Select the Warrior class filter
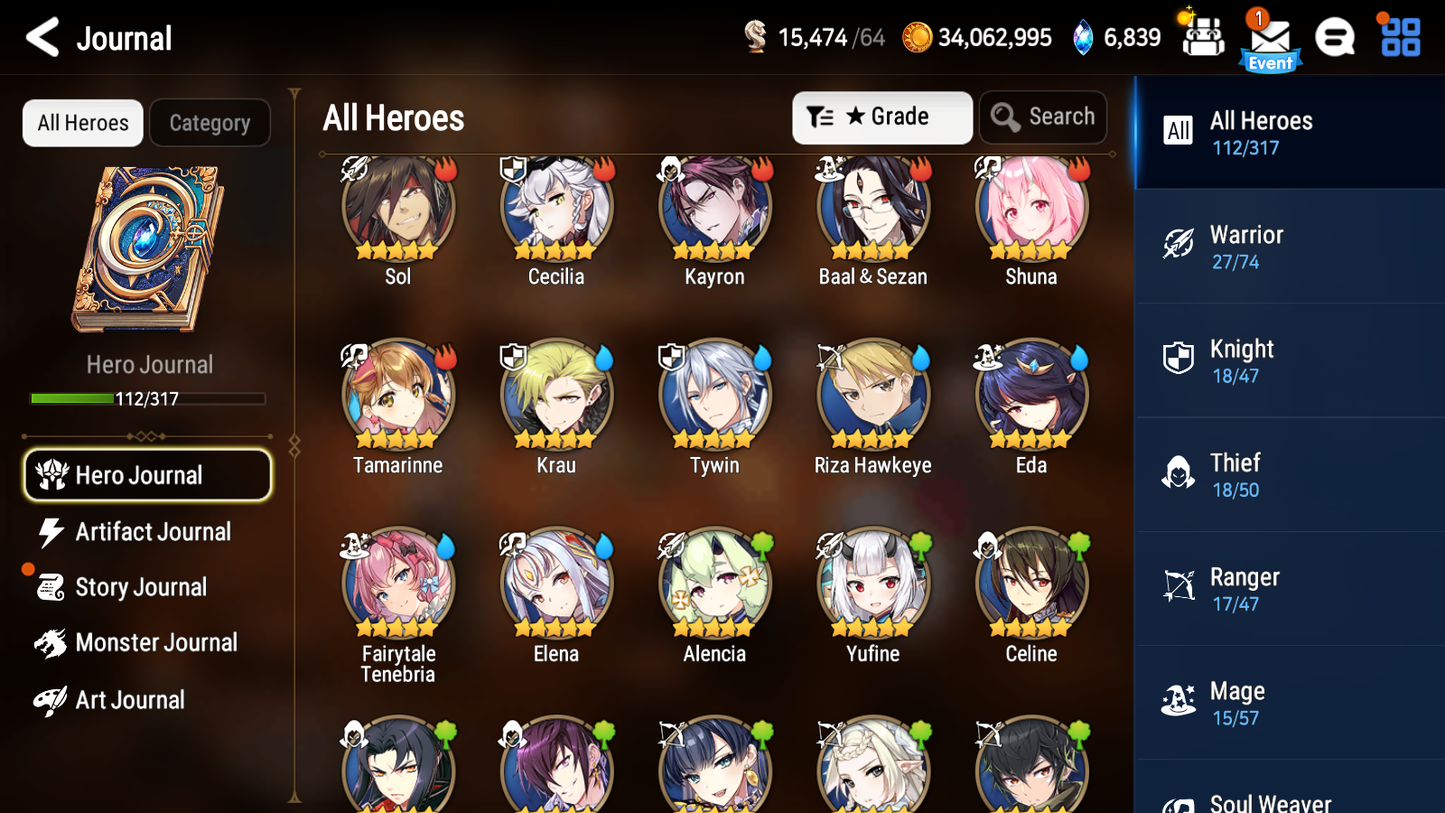Viewport: 1445px width, 813px height. click(1289, 246)
